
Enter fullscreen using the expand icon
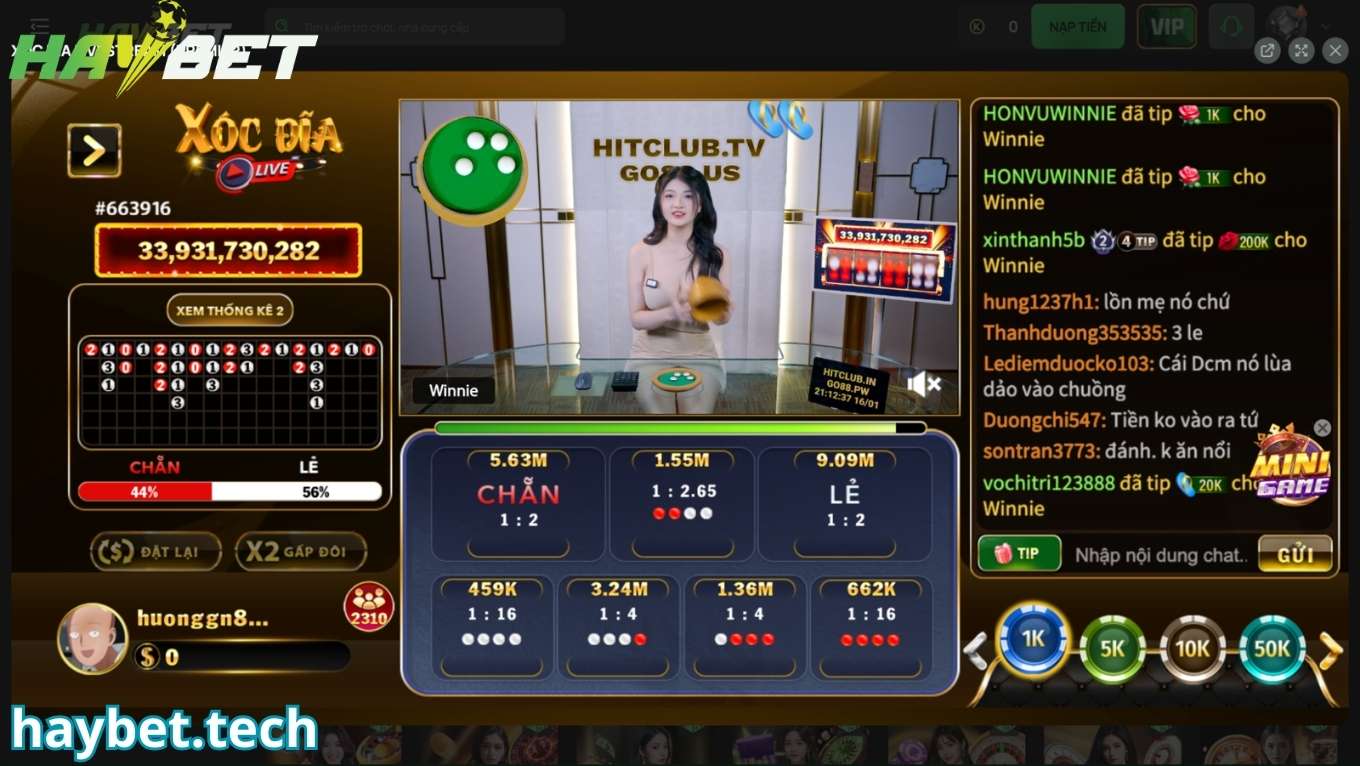[1301, 50]
